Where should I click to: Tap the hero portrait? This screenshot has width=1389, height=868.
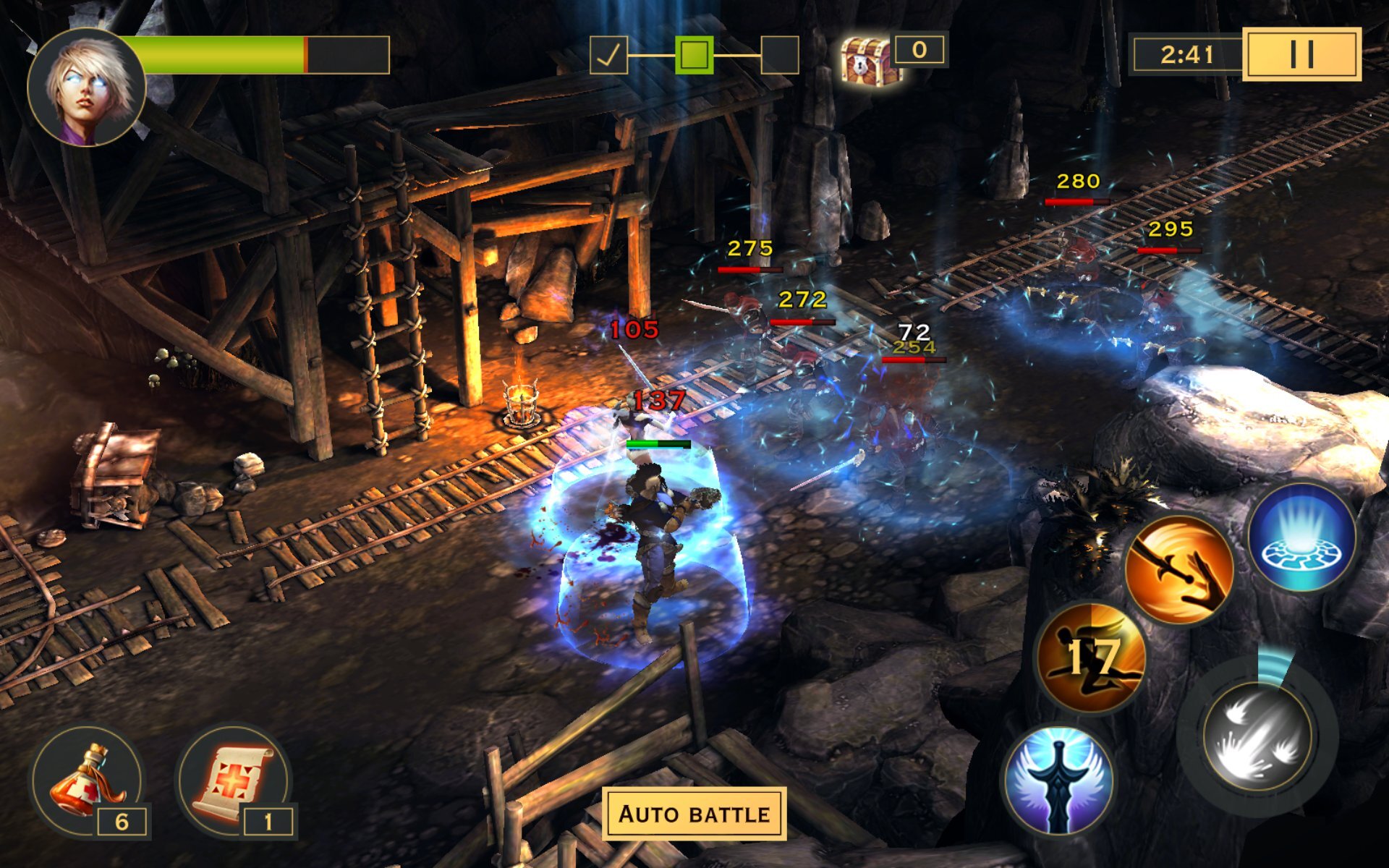coord(87,87)
